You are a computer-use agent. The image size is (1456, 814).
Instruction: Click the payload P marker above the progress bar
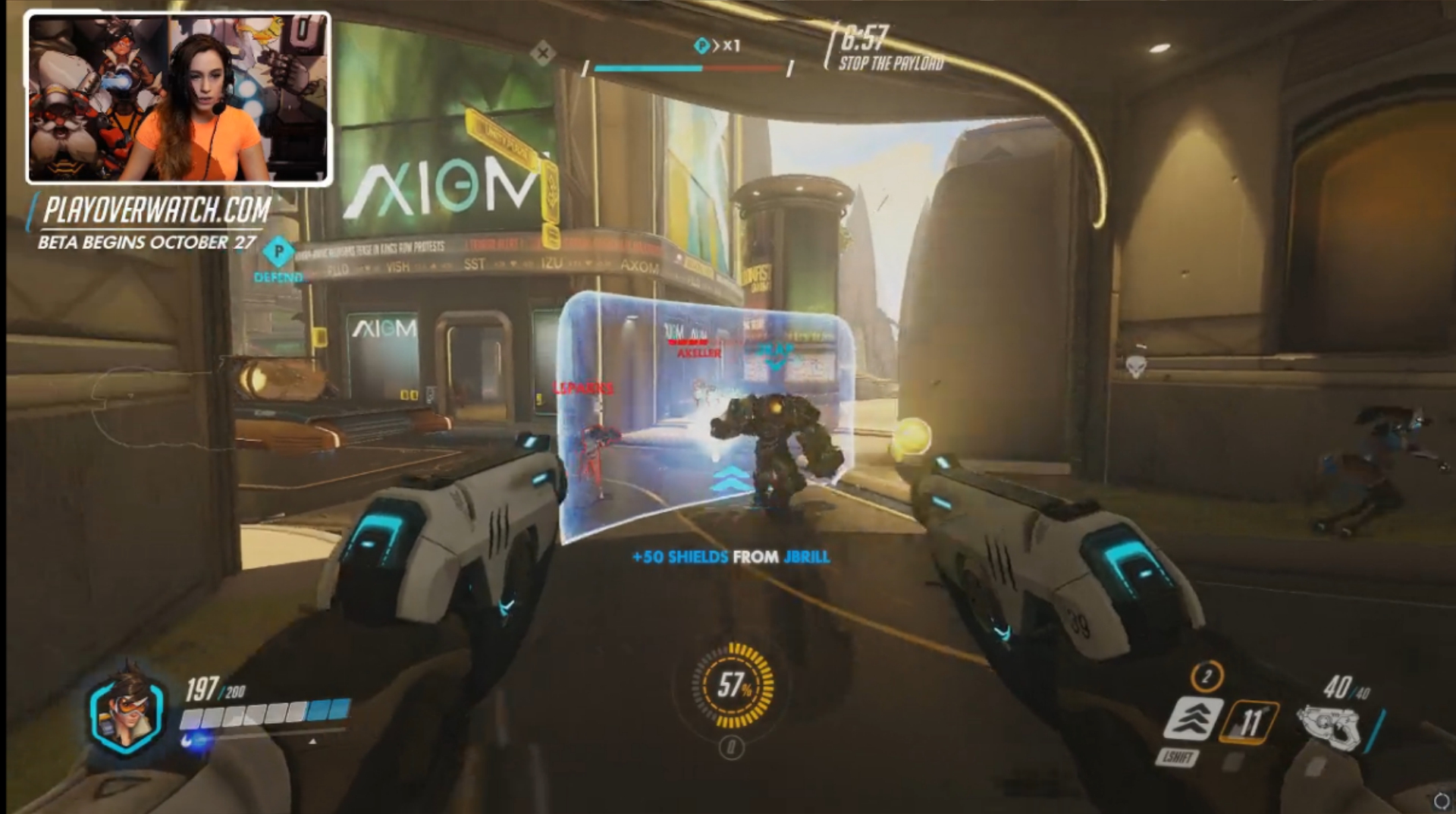701,46
